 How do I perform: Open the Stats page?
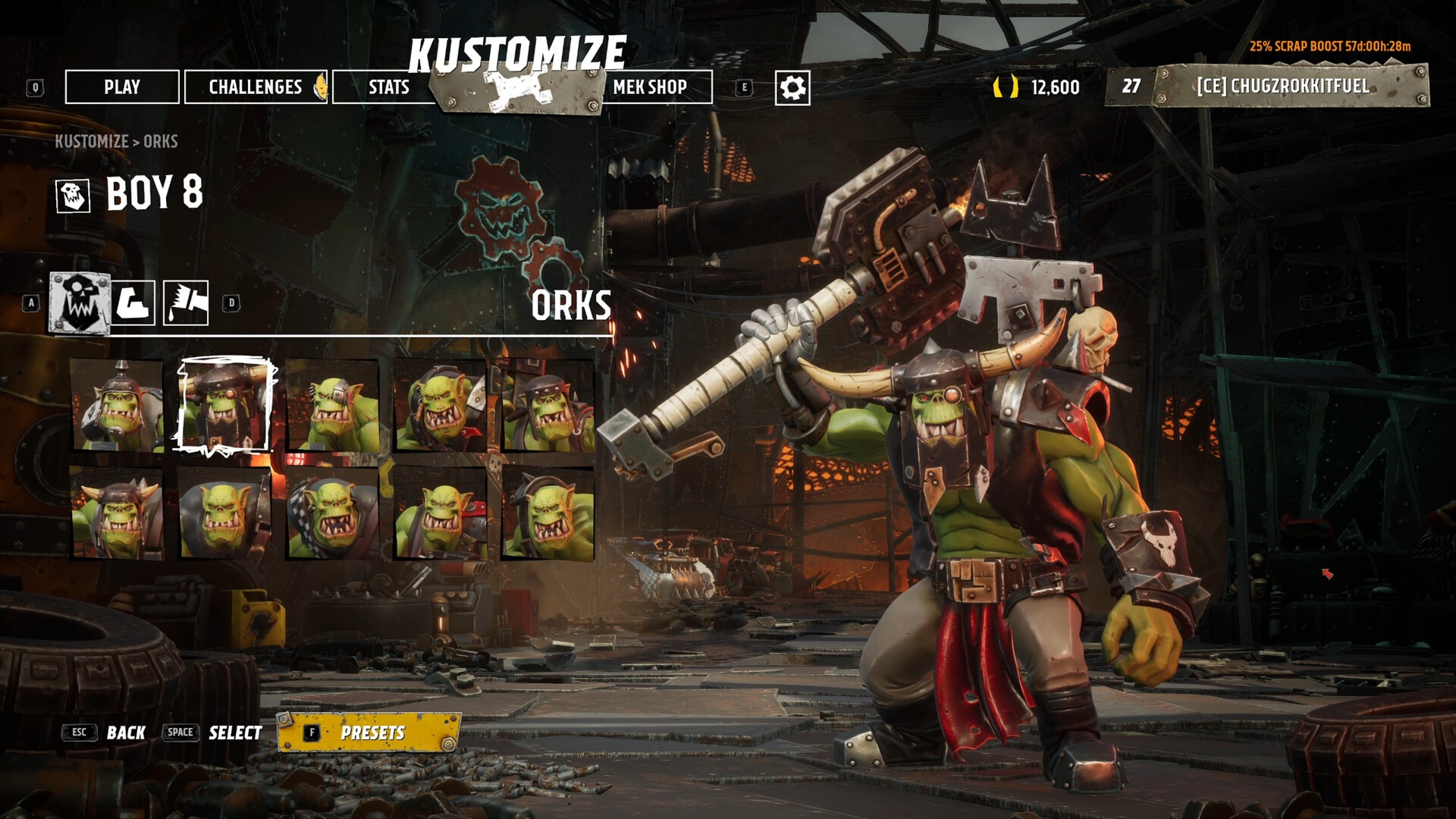[388, 87]
